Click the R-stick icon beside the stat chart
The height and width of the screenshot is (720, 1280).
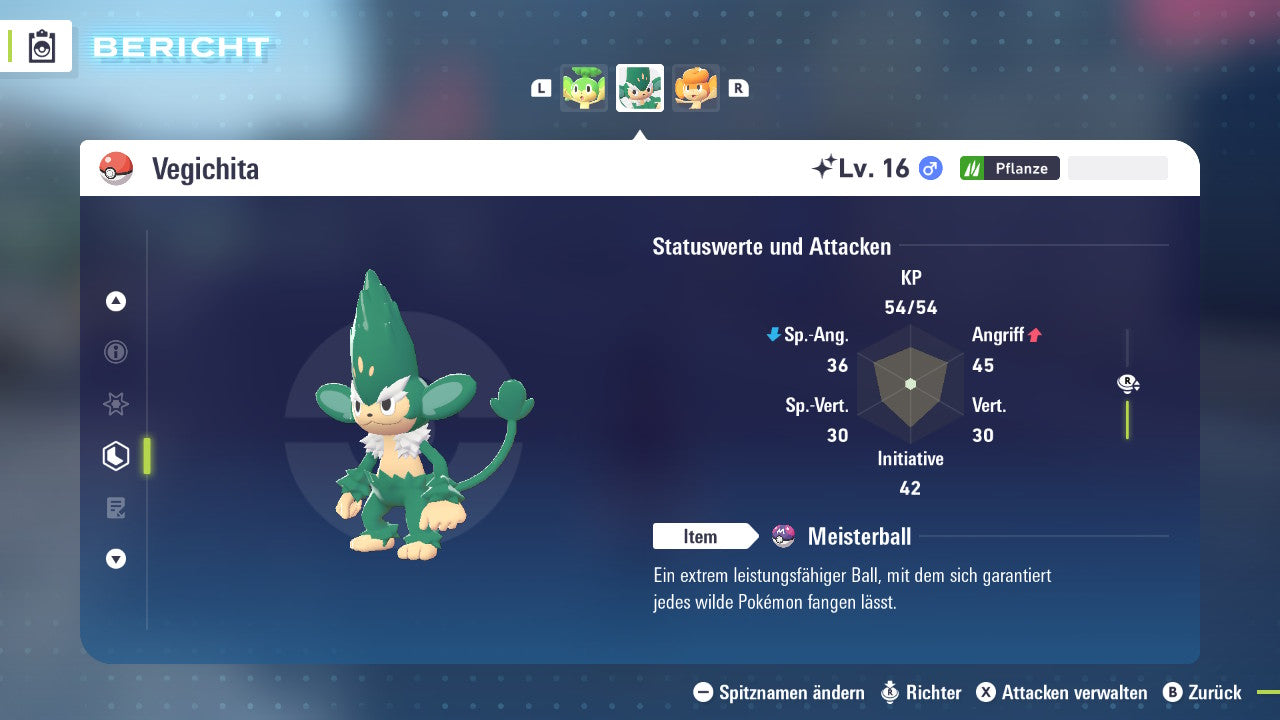(x=1128, y=382)
